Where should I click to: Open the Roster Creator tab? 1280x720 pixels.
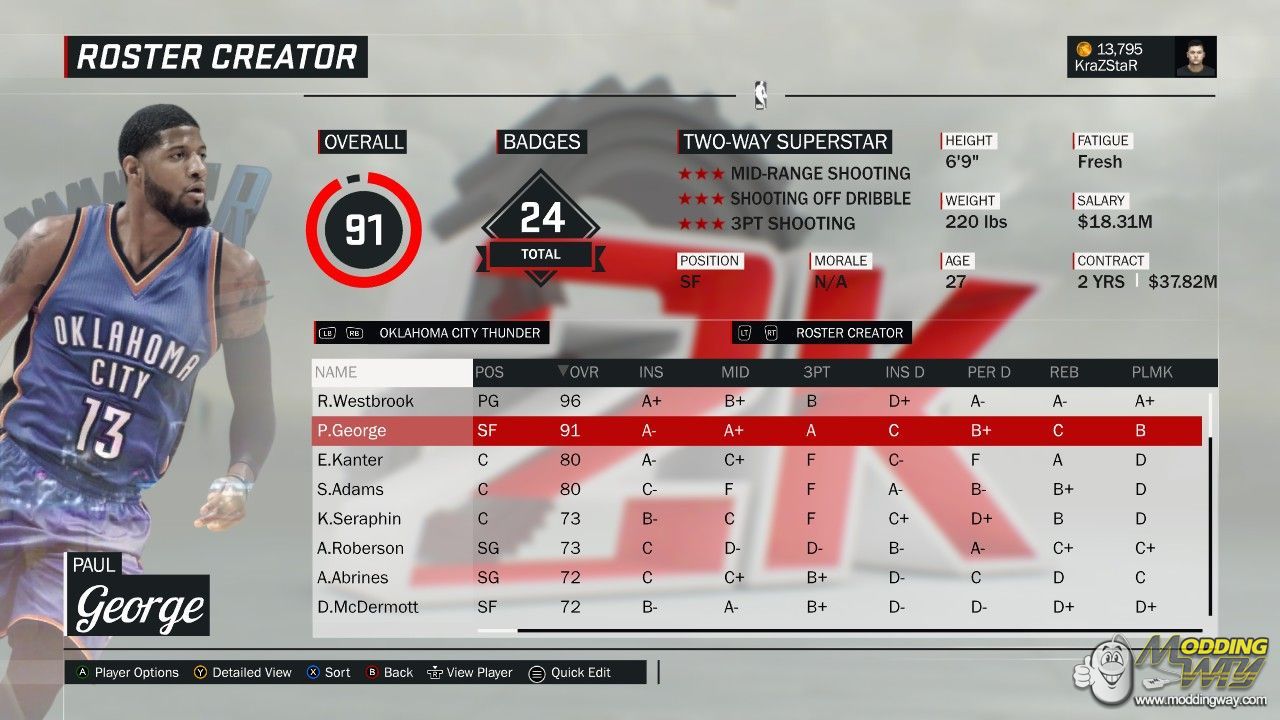pos(849,333)
